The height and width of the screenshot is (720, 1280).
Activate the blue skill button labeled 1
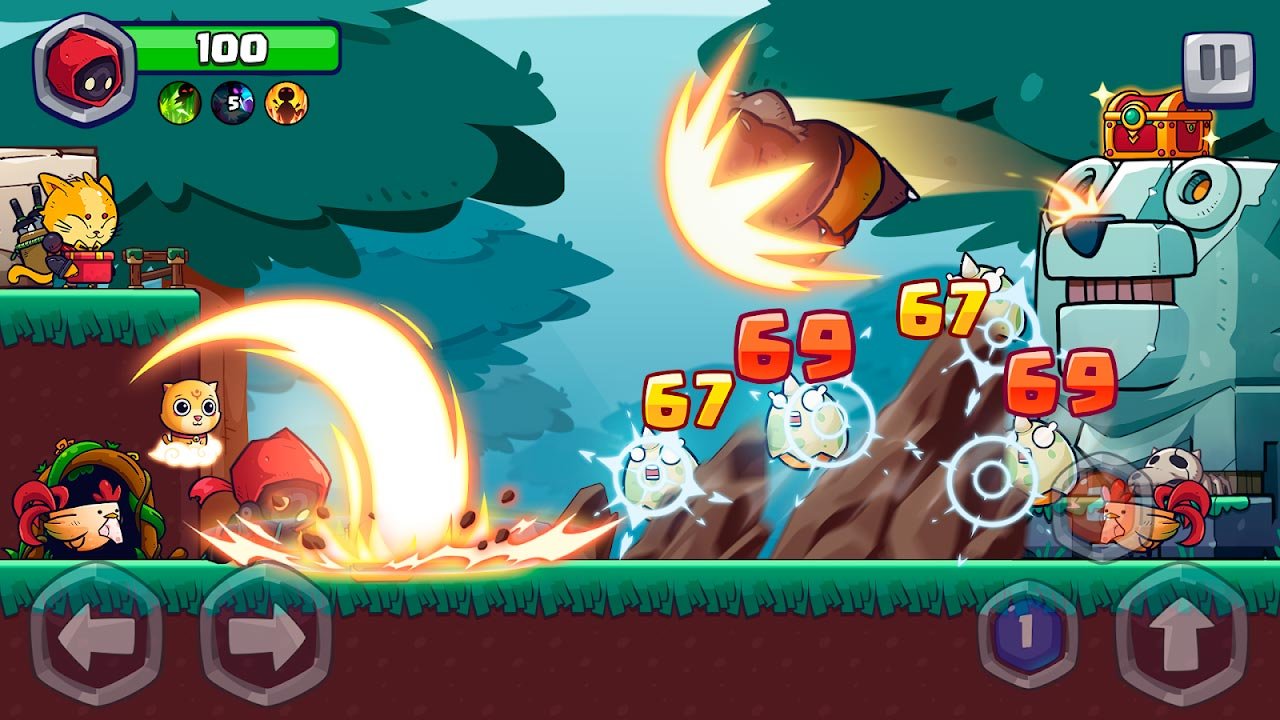point(1026,634)
